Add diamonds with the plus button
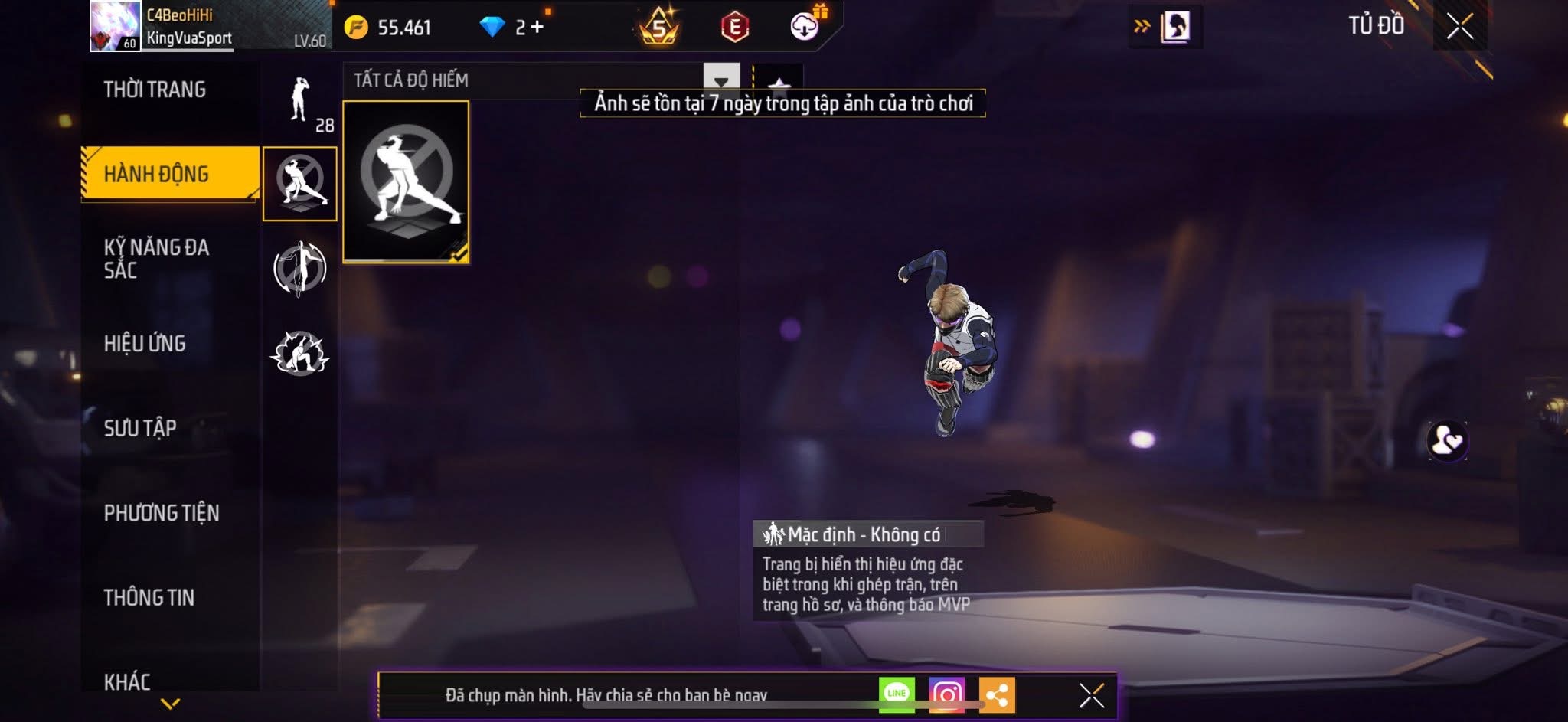 coord(537,28)
